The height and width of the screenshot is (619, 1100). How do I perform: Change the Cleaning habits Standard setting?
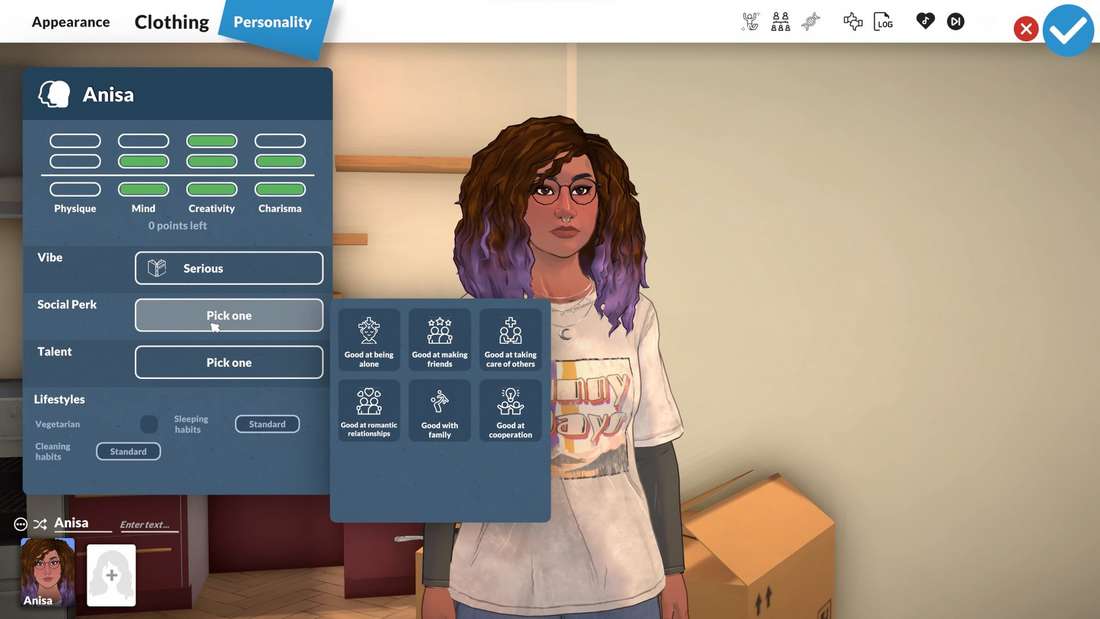tap(128, 451)
